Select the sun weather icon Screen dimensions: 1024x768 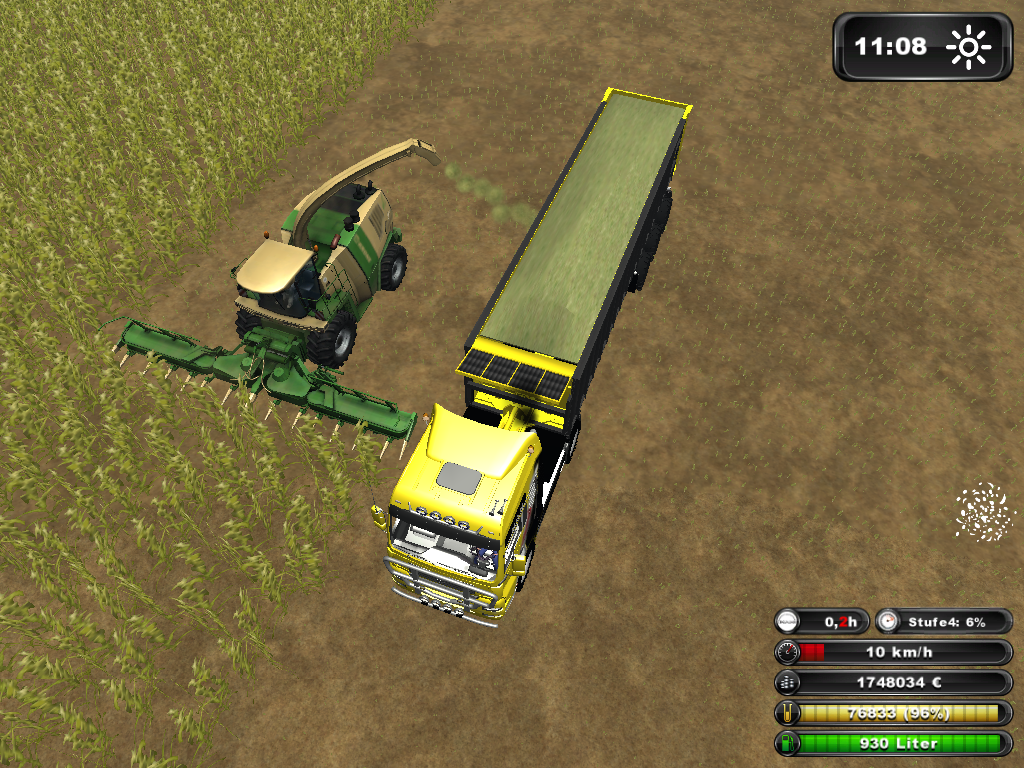point(968,47)
